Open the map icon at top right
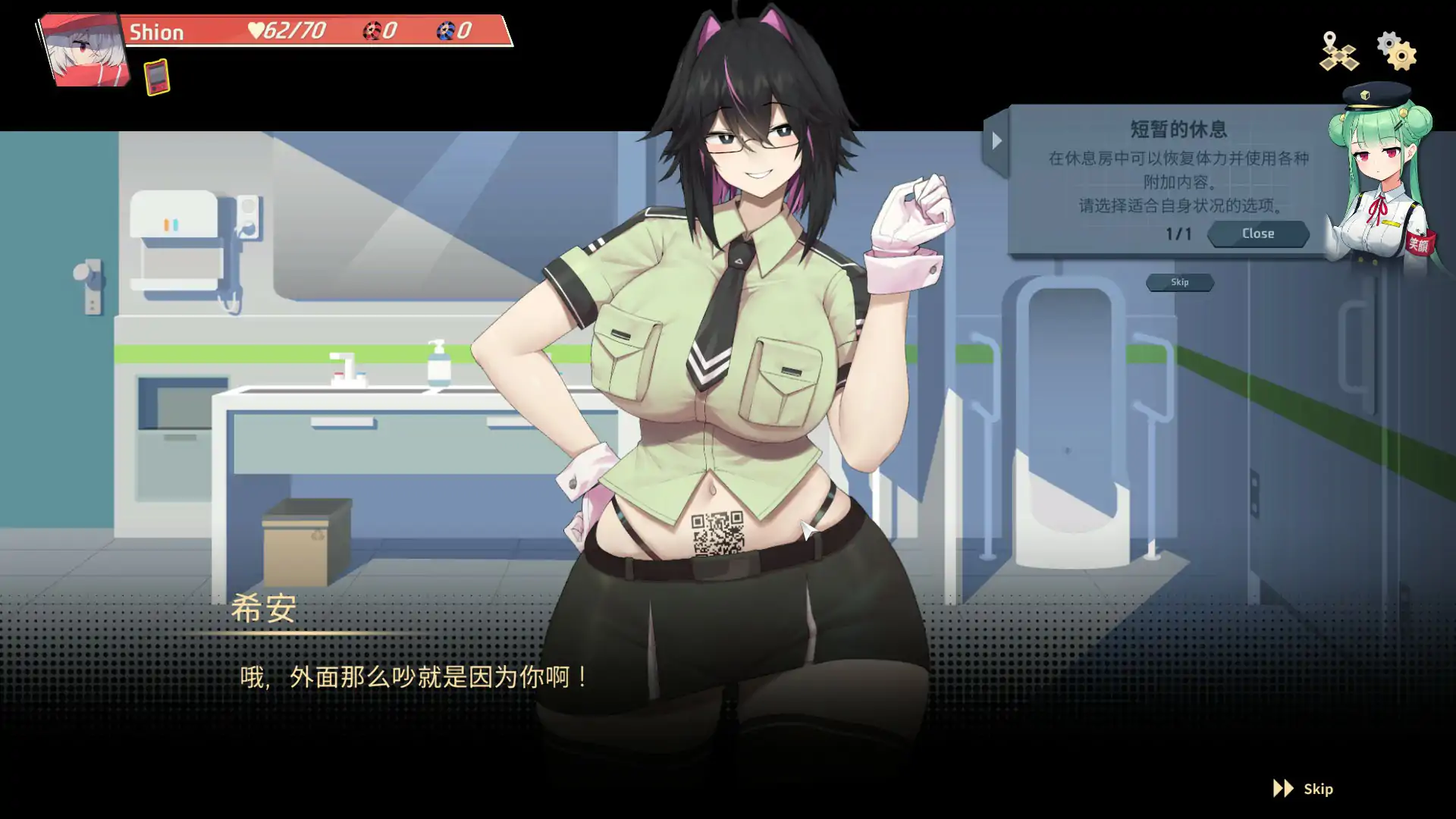1456x819 pixels. coord(1339,52)
